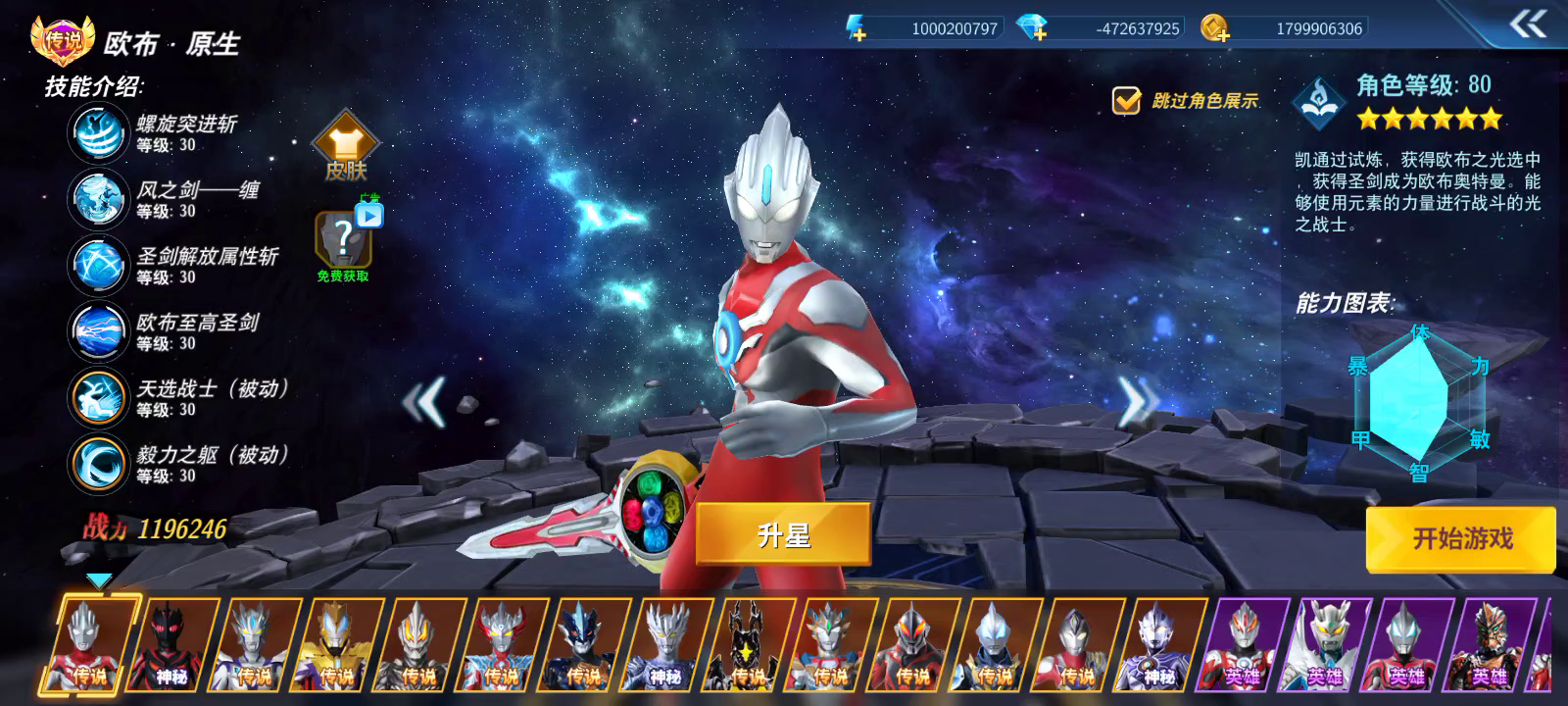The image size is (1568, 706).
Task: Click the 升星 star upgrade button
Action: (x=783, y=534)
